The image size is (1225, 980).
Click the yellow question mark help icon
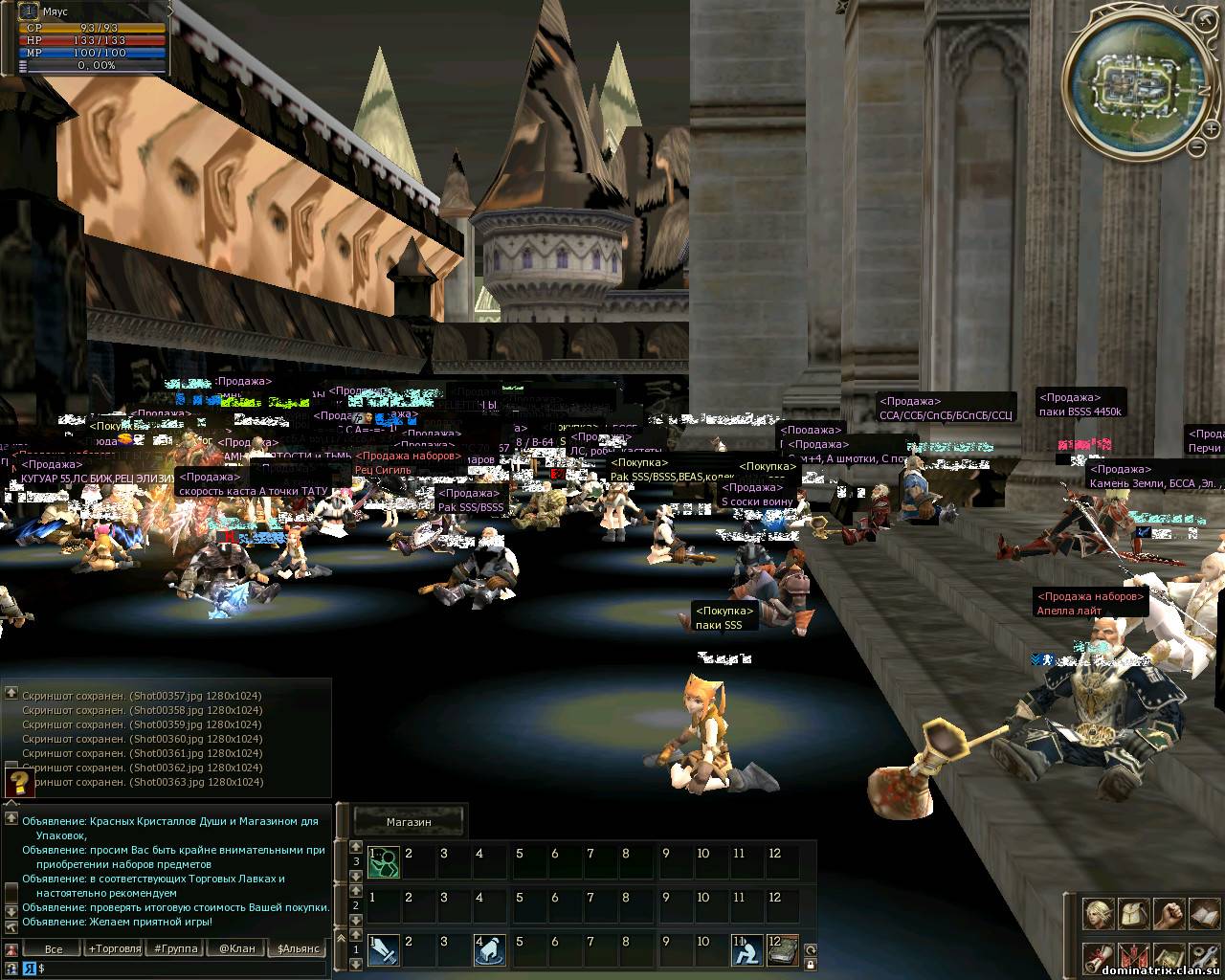click(x=19, y=782)
